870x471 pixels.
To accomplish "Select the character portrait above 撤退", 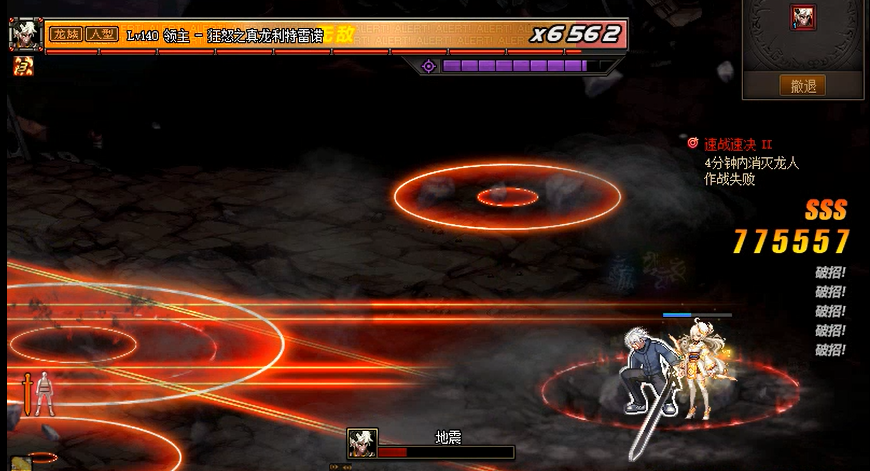I will click(x=803, y=17).
